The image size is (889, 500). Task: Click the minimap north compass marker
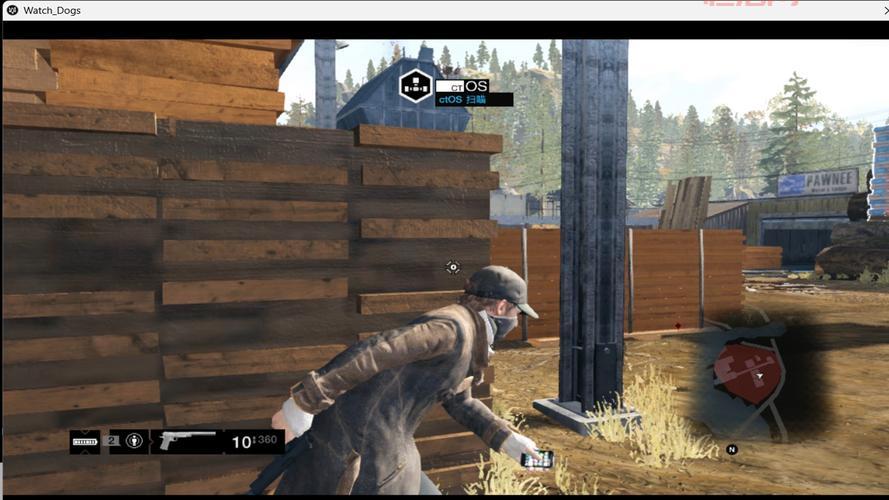732,450
